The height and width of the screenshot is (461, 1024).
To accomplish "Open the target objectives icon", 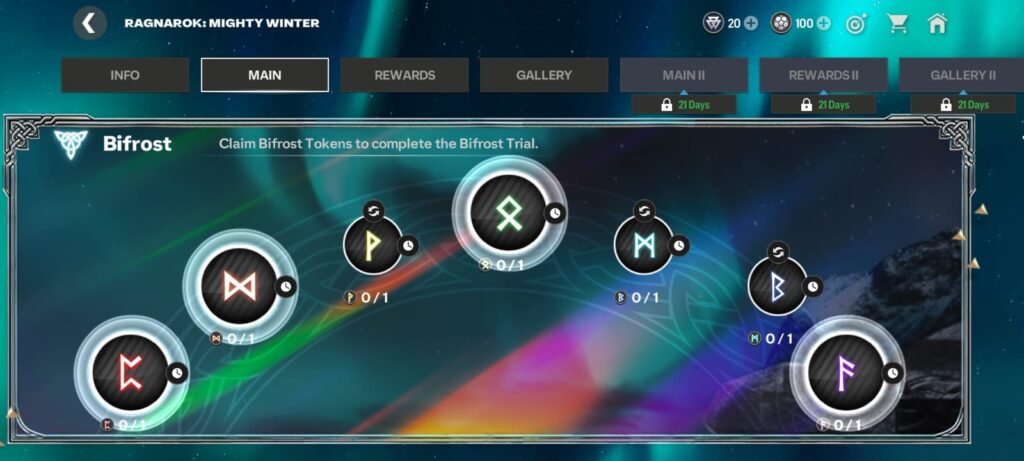I will pos(856,23).
